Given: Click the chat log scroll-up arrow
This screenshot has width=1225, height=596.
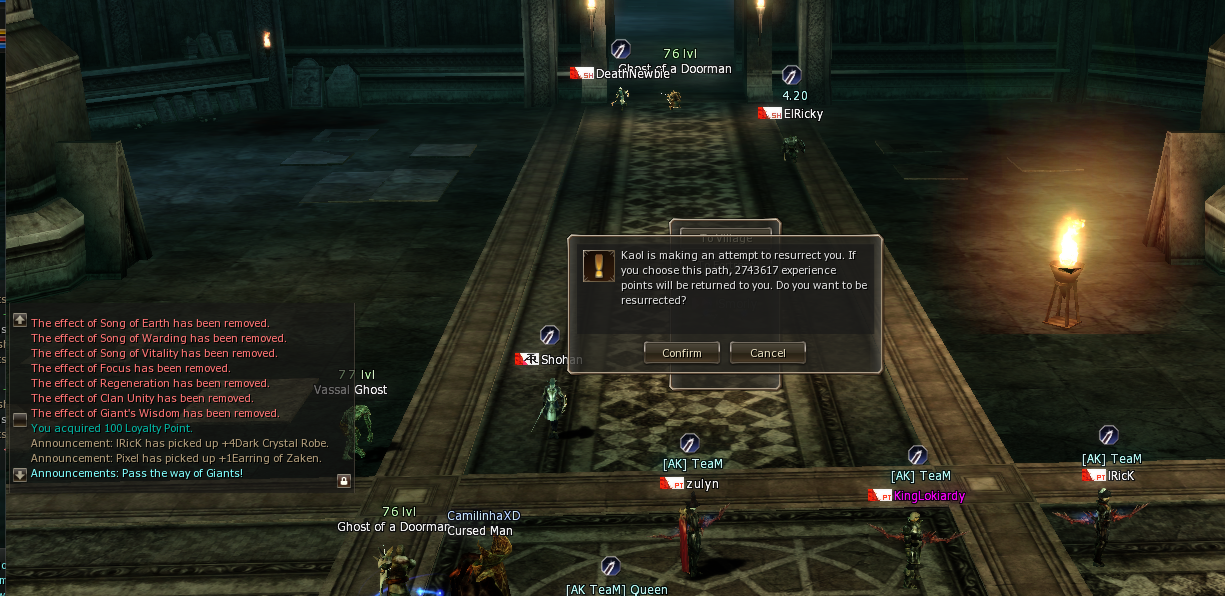Looking at the screenshot, I should click(20, 320).
